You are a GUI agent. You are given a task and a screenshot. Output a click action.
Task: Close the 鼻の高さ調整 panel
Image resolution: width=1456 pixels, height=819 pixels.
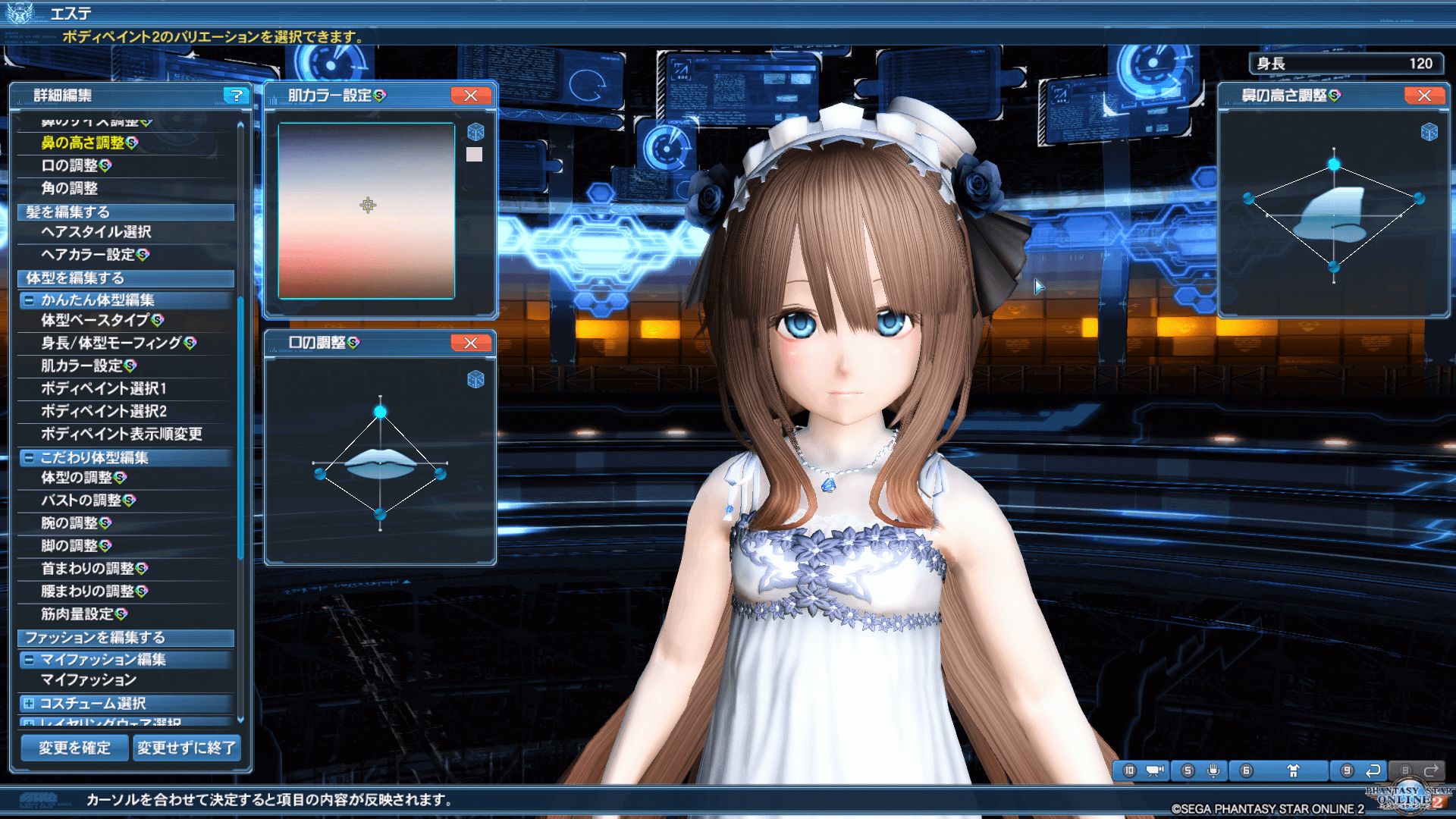coord(1424,96)
